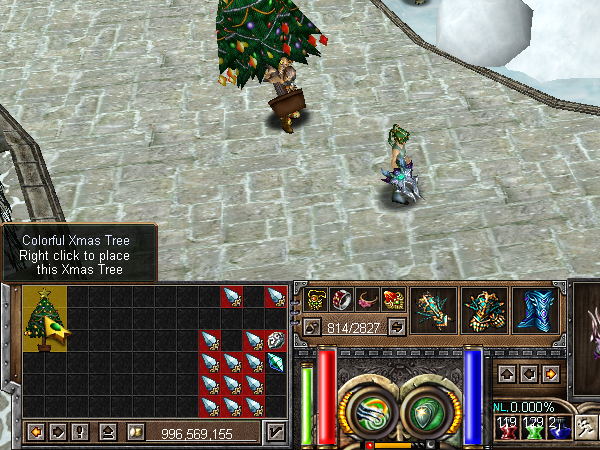Image resolution: width=600 pixels, height=450 pixels.
Task: Select the Colorful Xmas Tree item
Action: click(45, 318)
